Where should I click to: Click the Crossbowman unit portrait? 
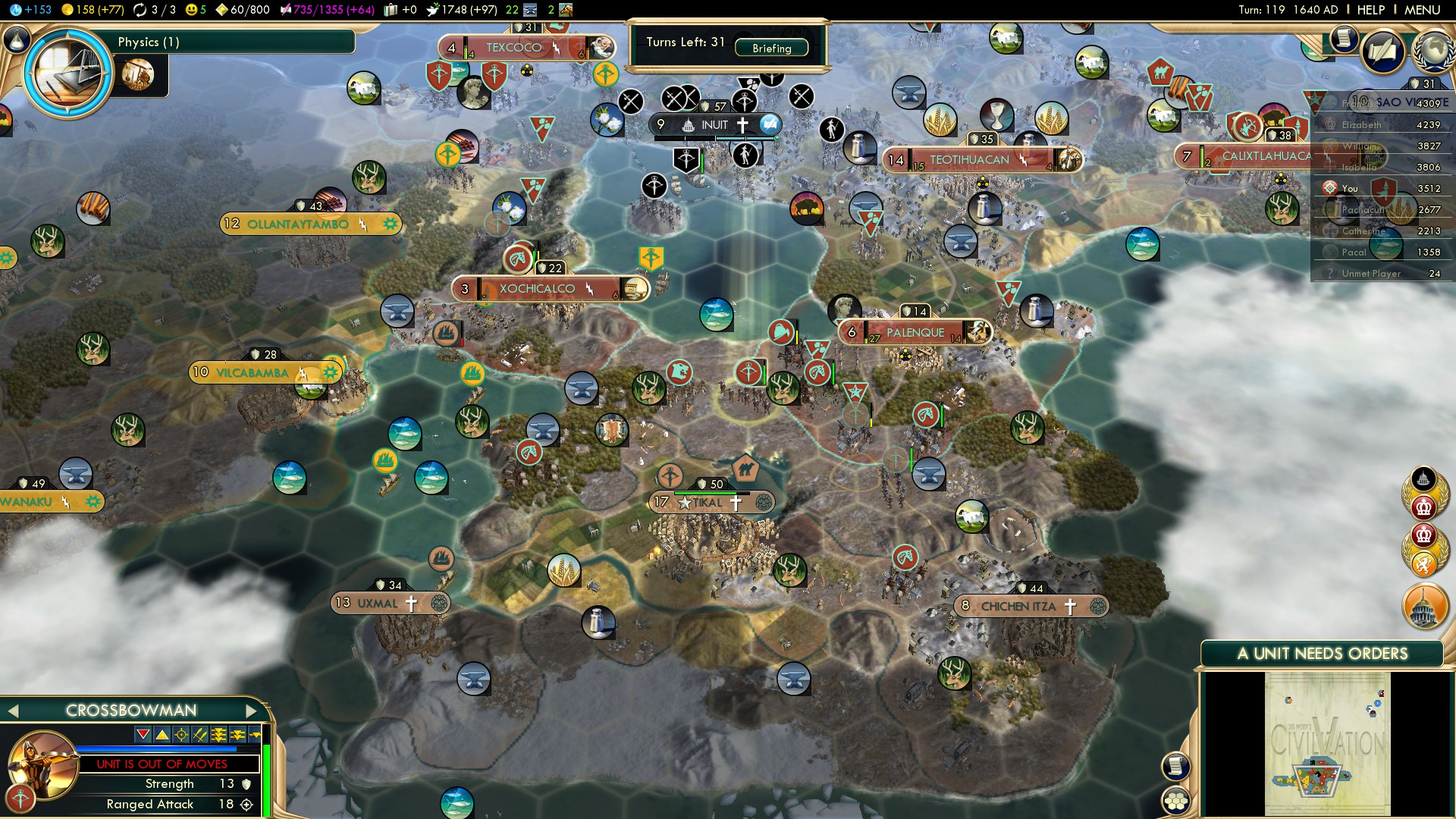[43, 764]
